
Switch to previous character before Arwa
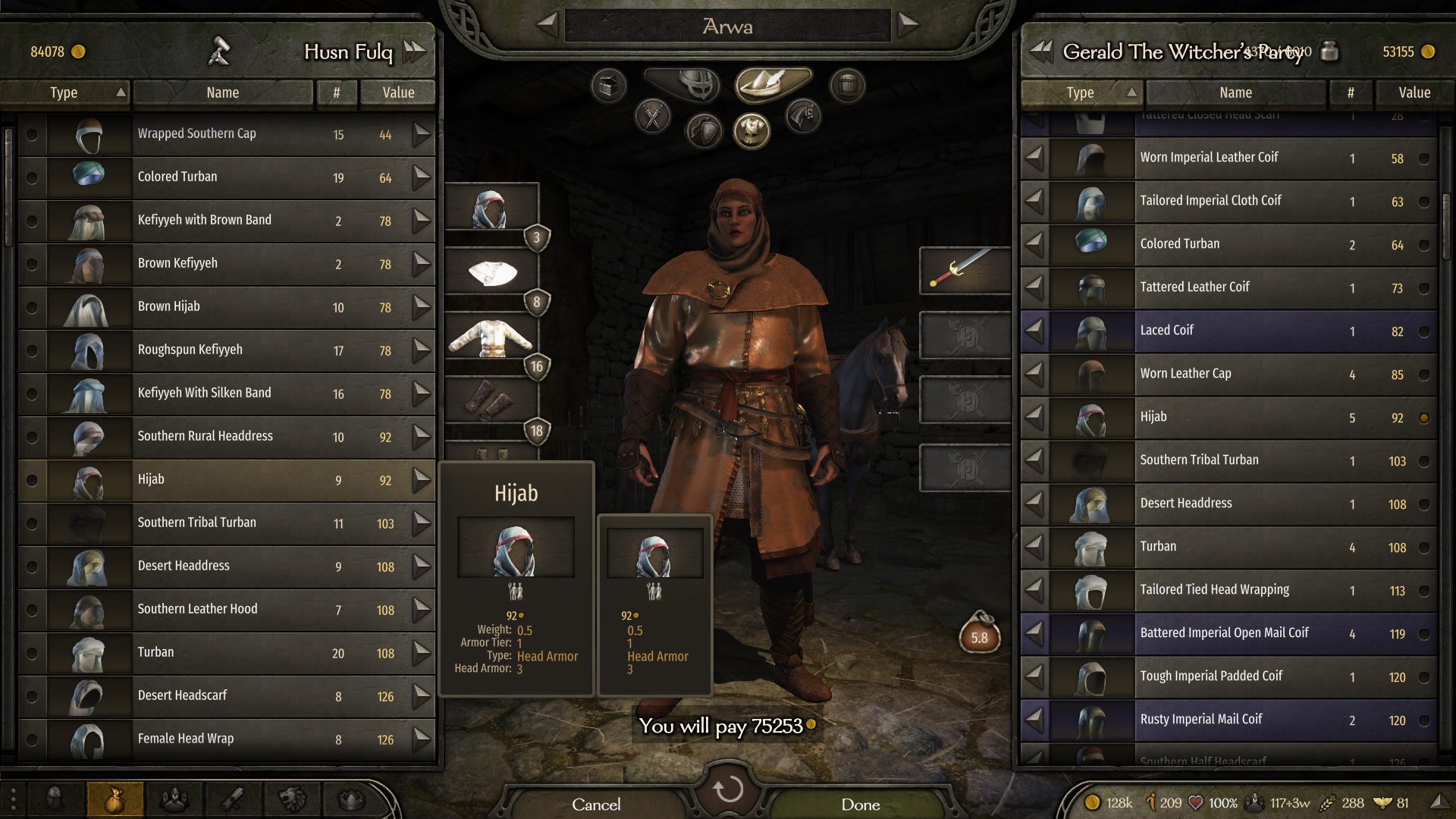click(x=547, y=25)
